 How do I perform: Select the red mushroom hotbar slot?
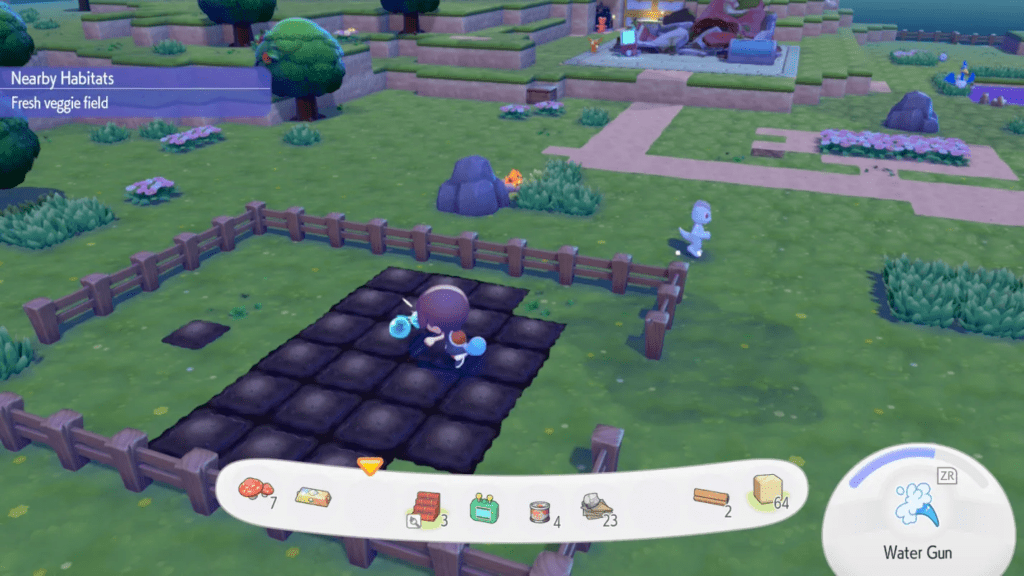(x=256, y=489)
